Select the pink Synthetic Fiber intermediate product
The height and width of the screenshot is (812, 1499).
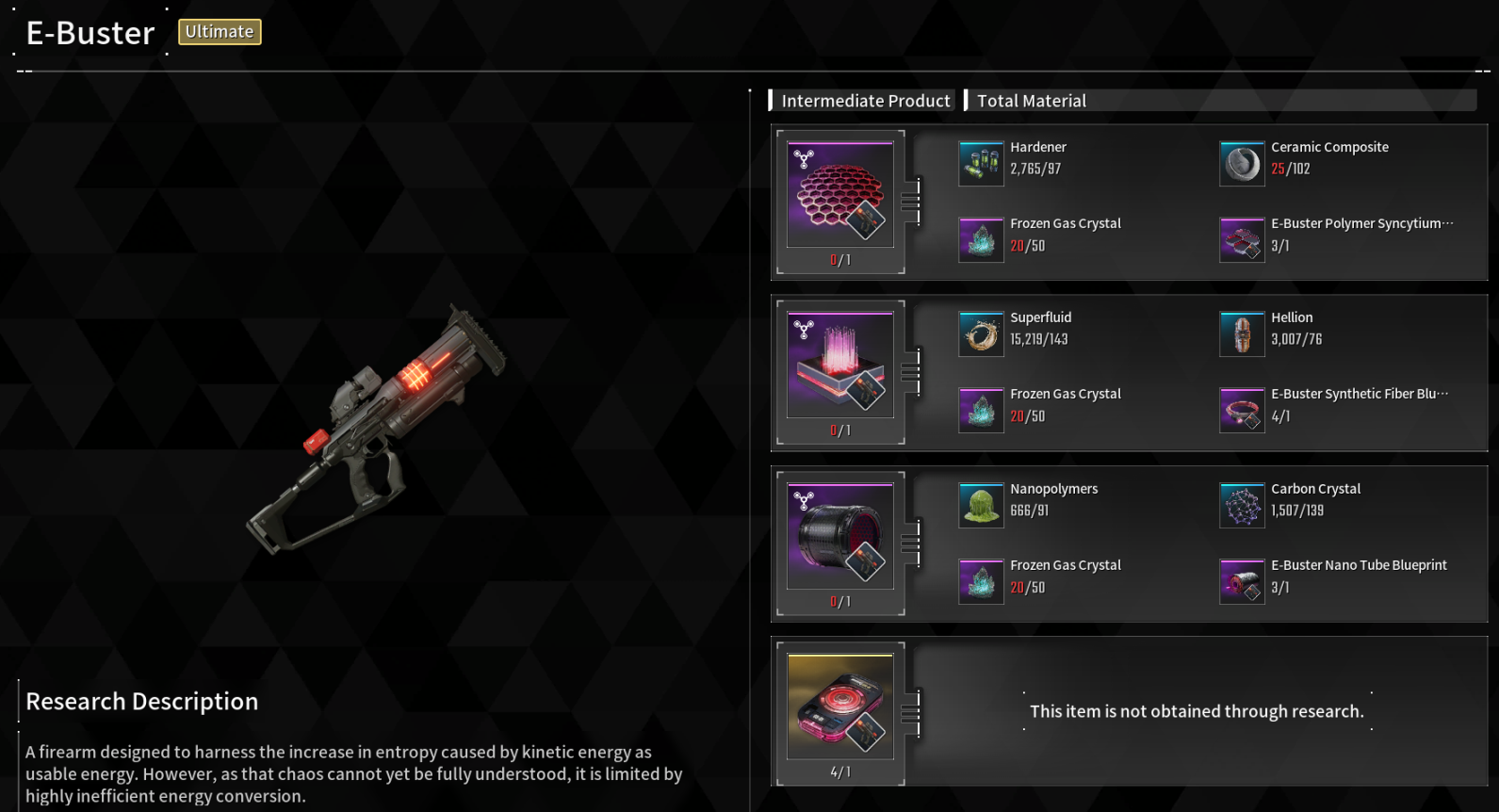(839, 365)
